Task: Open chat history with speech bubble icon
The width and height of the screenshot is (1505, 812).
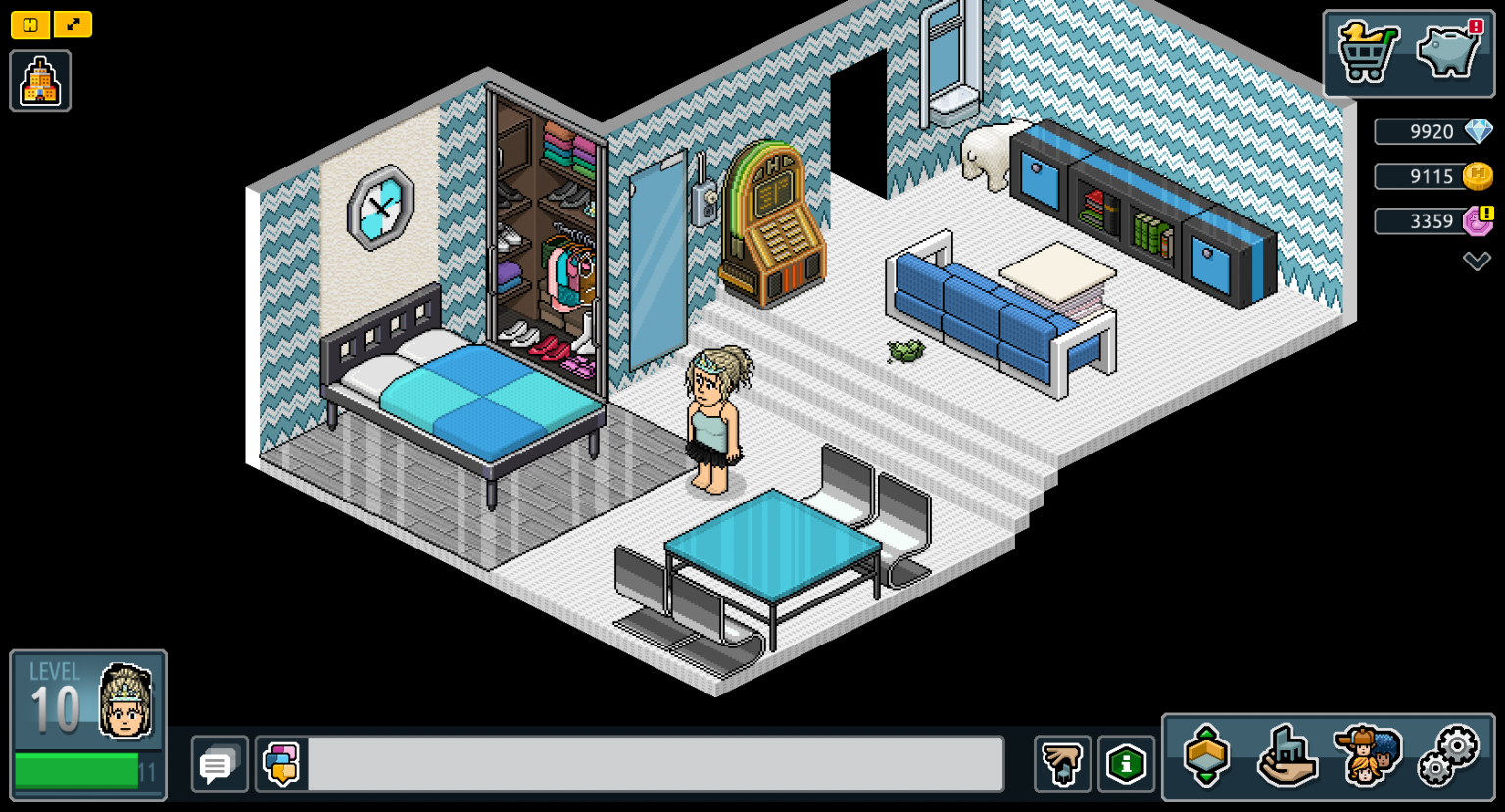Action: [218, 764]
